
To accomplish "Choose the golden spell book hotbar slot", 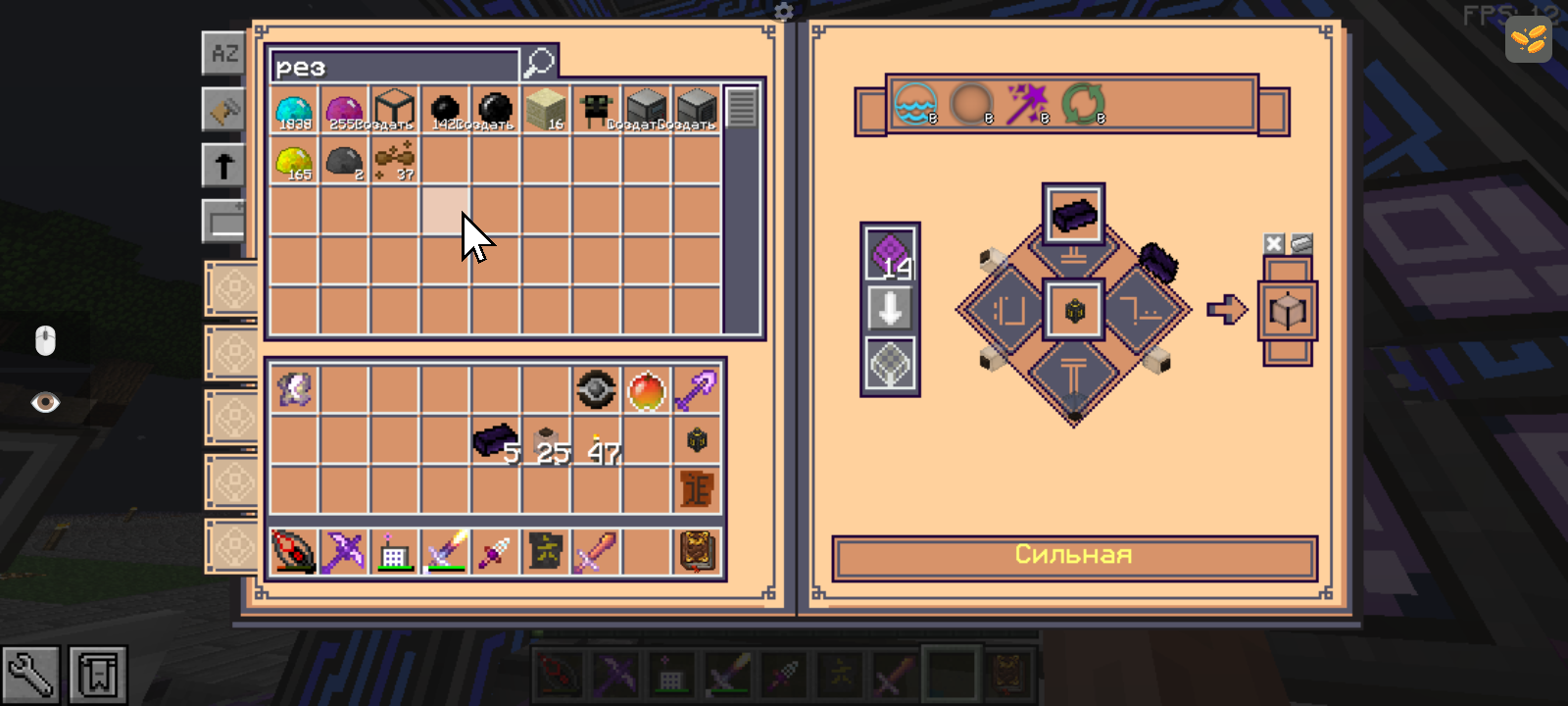I will pyautogui.click(x=697, y=551).
